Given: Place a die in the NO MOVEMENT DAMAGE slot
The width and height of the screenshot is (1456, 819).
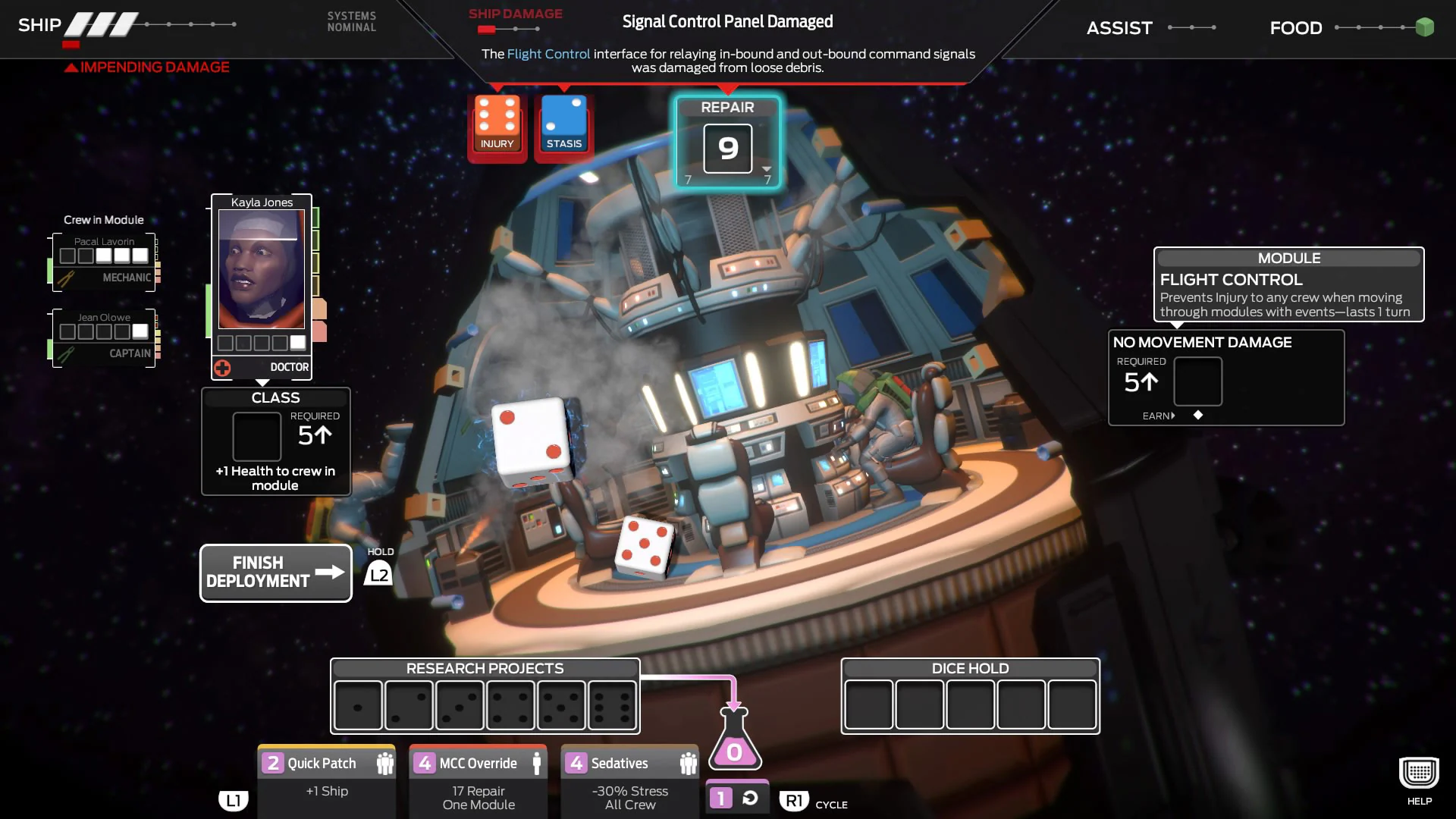Looking at the screenshot, I should point(1197,382).
